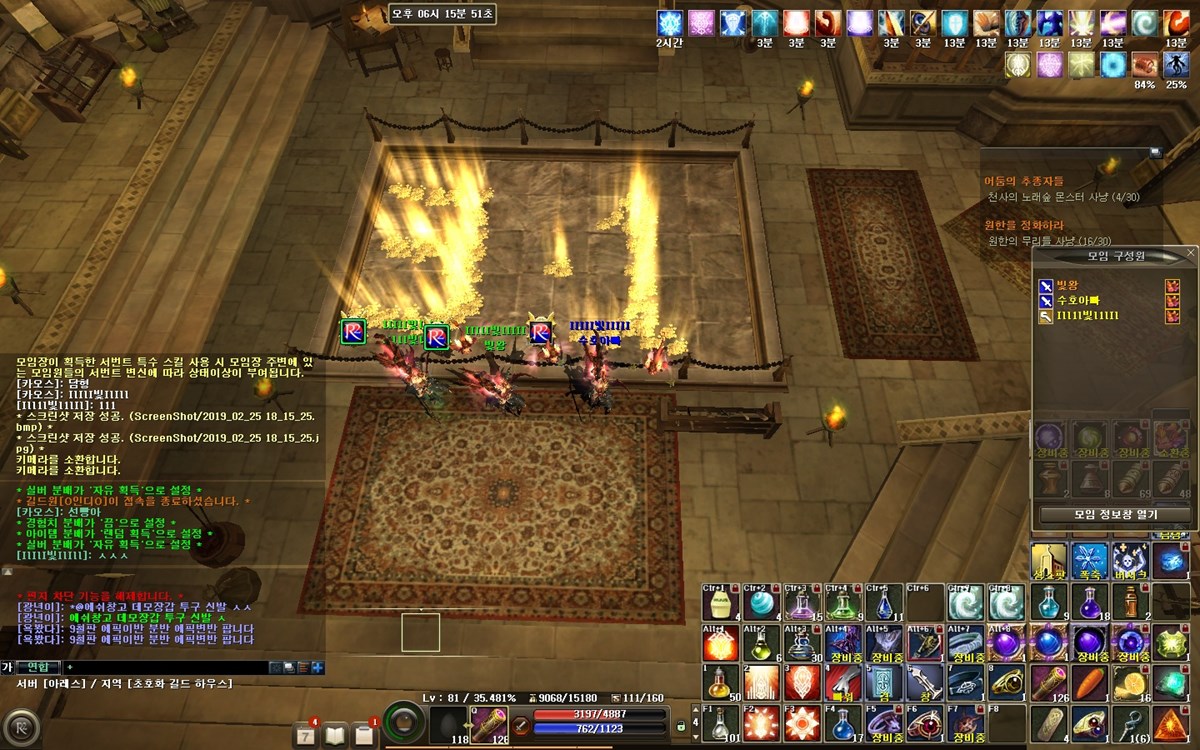1200x750 pixels.
Task: Open the open-book journal icon
Action: [x=334, y=734]
